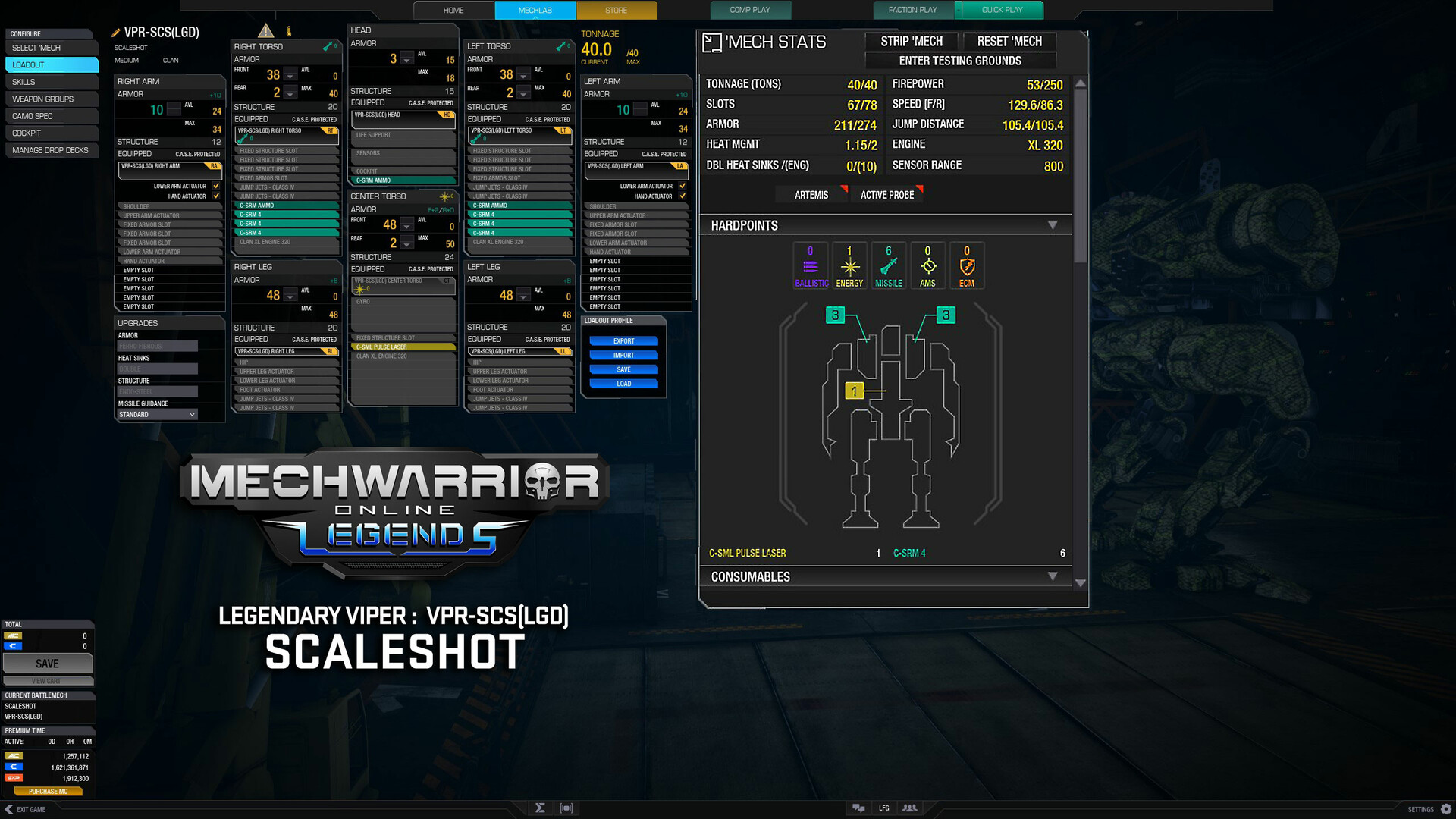Click the LFG icon in the bottom bar
The image size is (1456, 819).
[x=883, y=808]
